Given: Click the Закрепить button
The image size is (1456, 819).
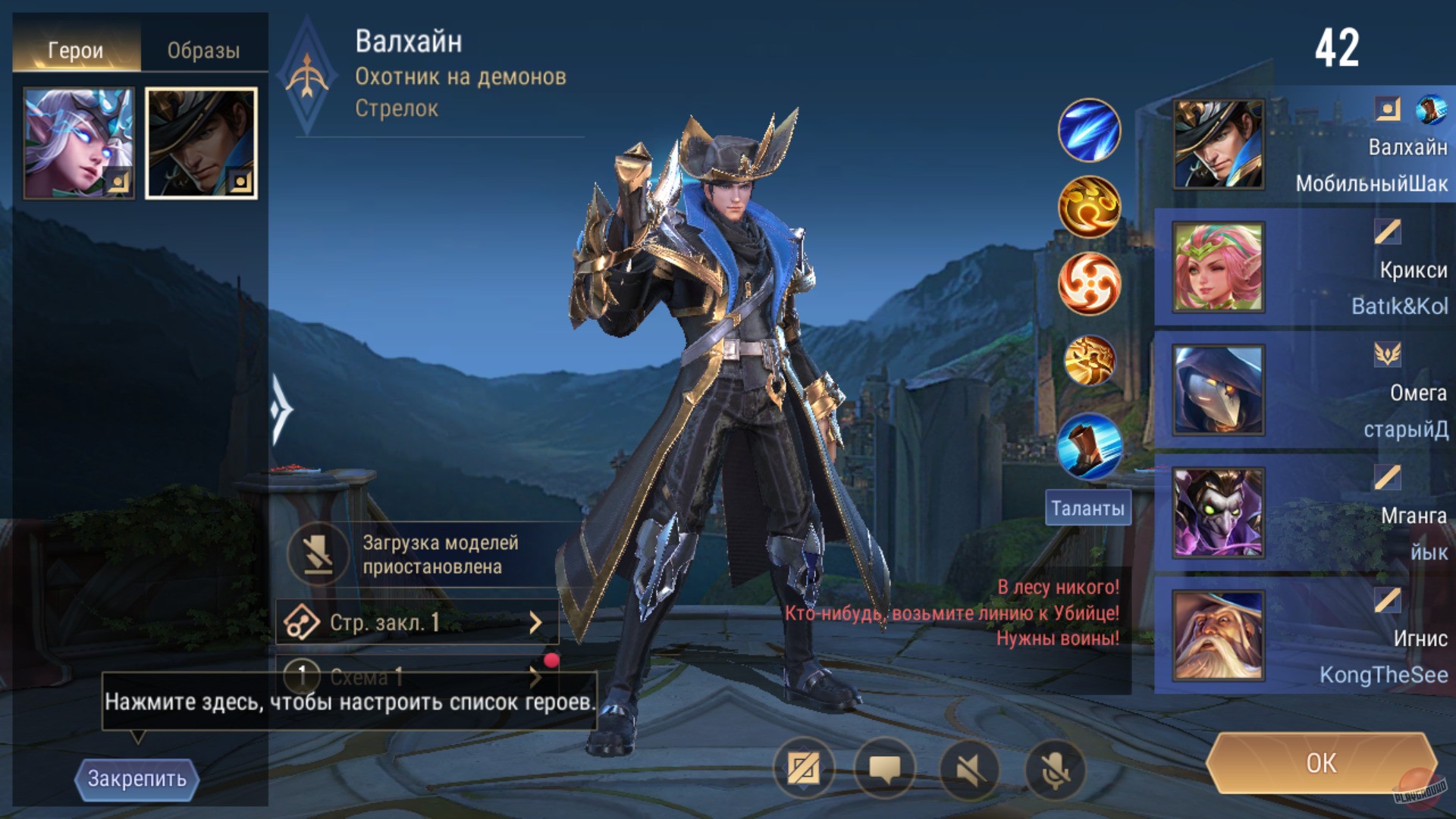Looking at the screenshot, I should pyautogui.click(x=136, y=779).
